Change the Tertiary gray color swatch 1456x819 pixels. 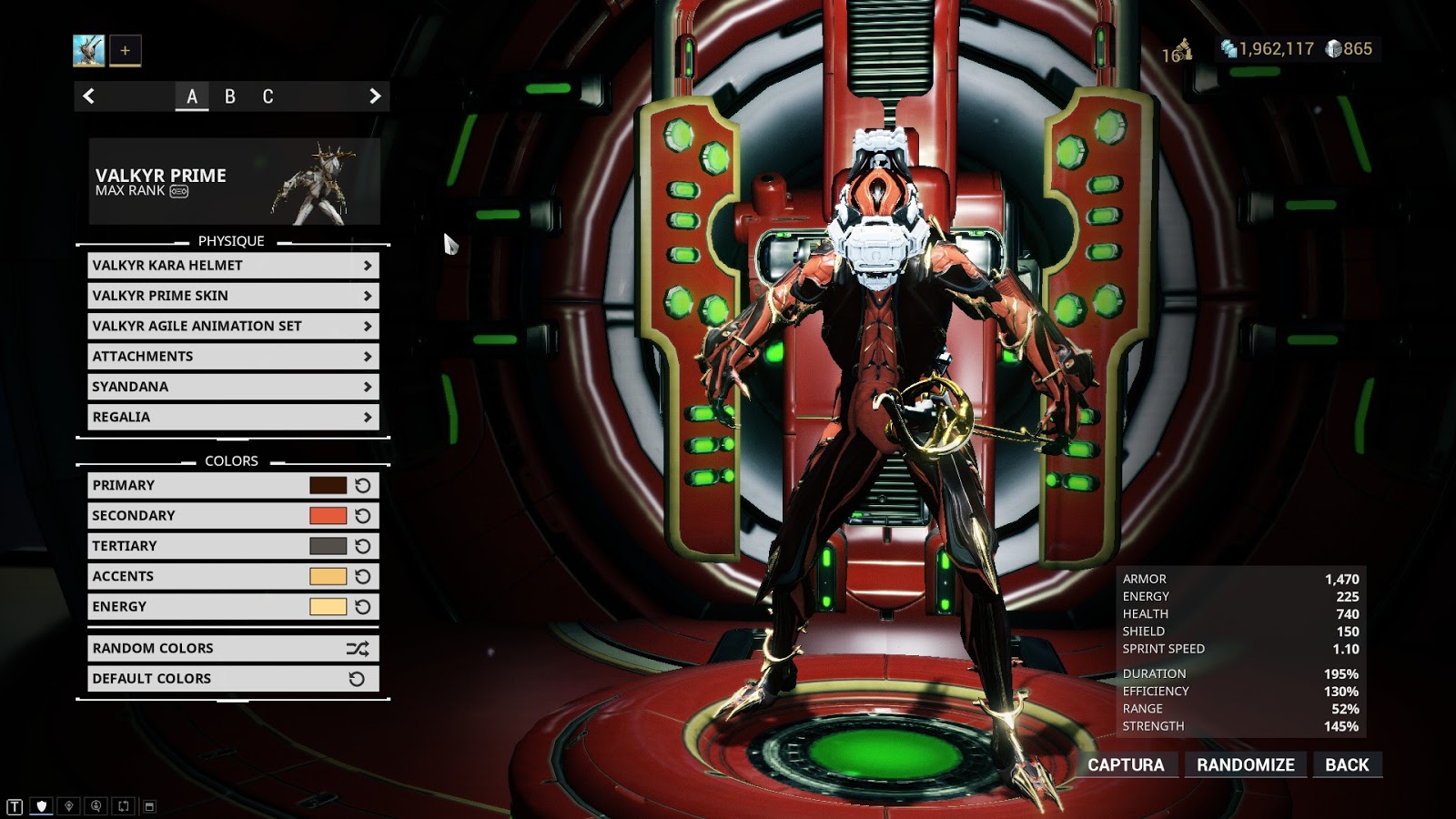point(328,546)
